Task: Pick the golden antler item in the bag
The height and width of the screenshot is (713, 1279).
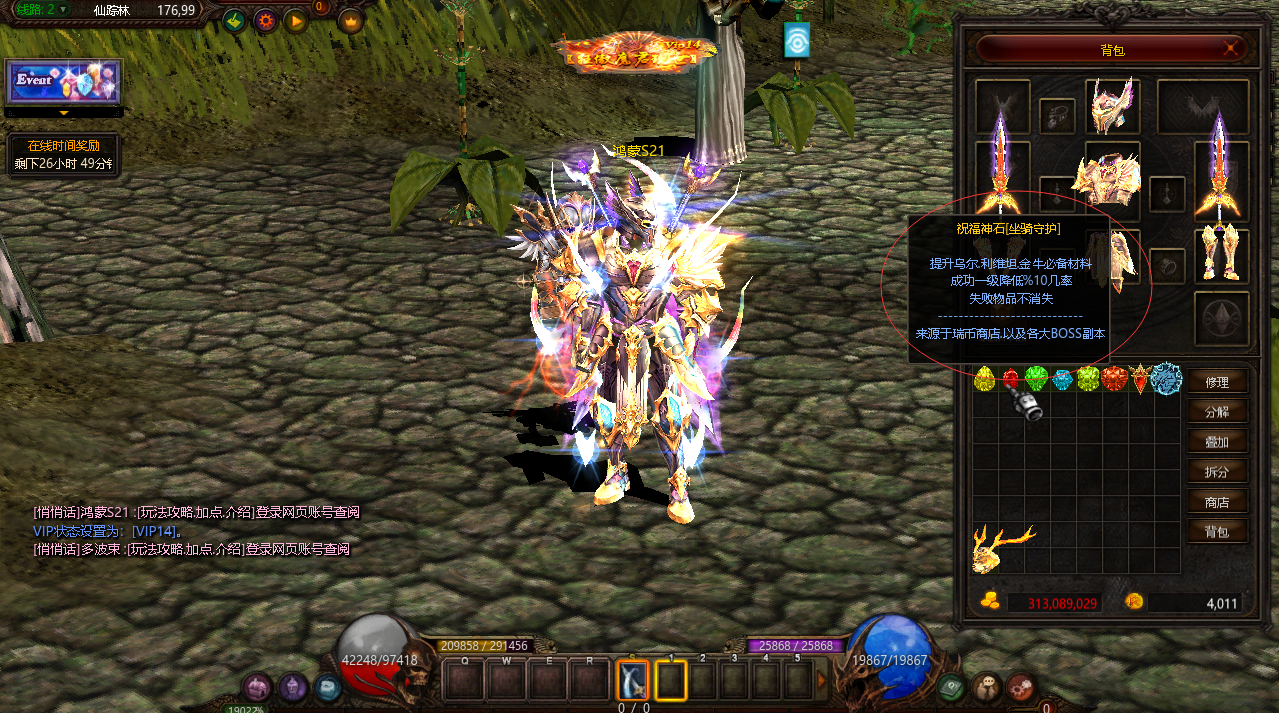Action: 1000,547
